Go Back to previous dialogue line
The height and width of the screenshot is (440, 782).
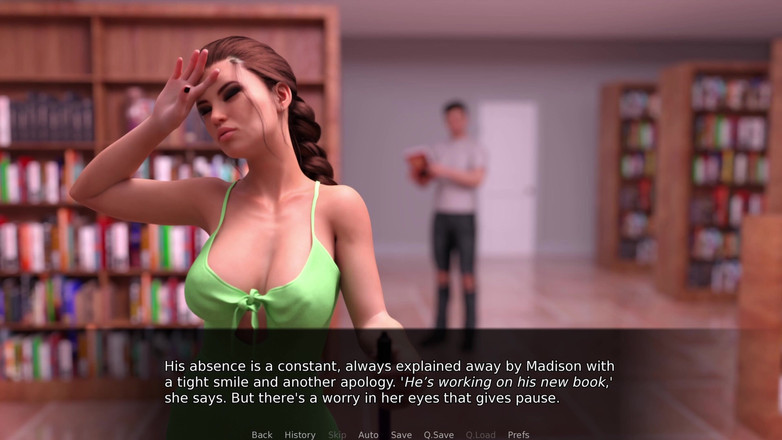pyautogui.click(x=262, y=435)
